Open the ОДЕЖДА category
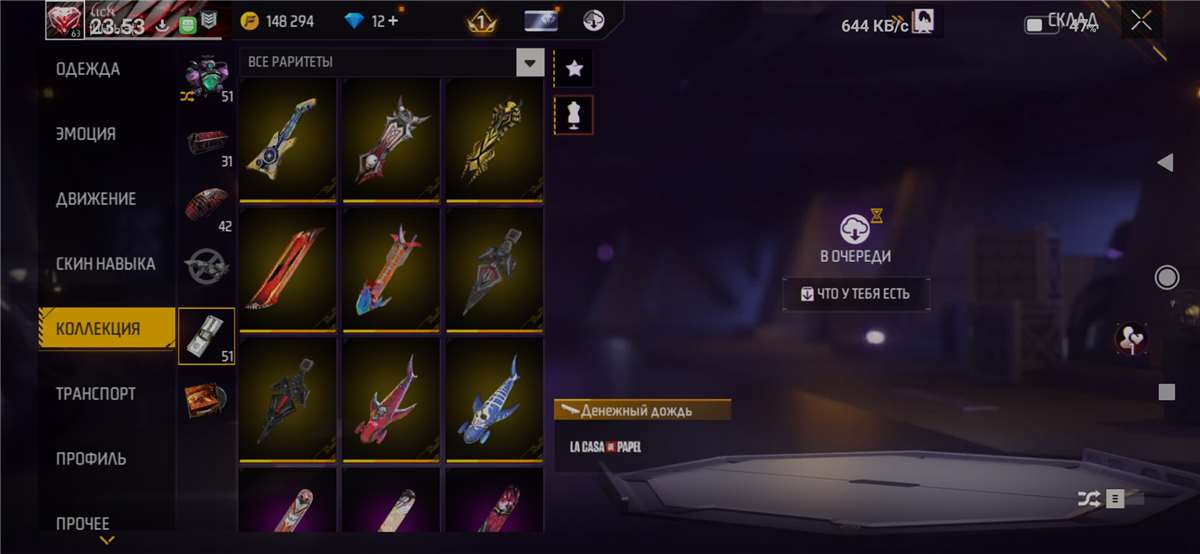Viewport: 1200px width, 554px height. click(88, 70)
